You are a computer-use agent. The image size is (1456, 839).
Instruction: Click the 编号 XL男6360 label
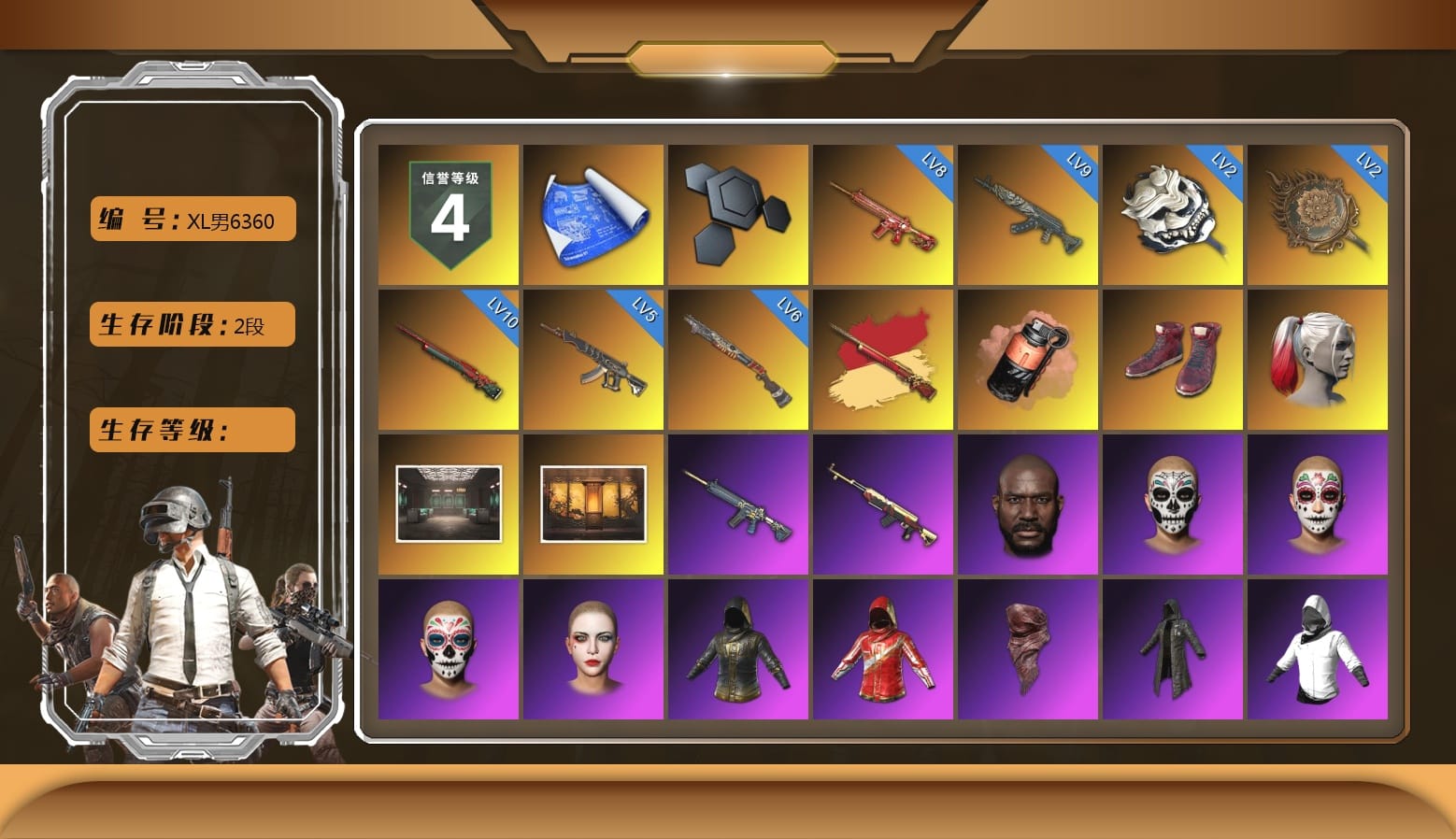pyautogui.click(x=191, y=219)
